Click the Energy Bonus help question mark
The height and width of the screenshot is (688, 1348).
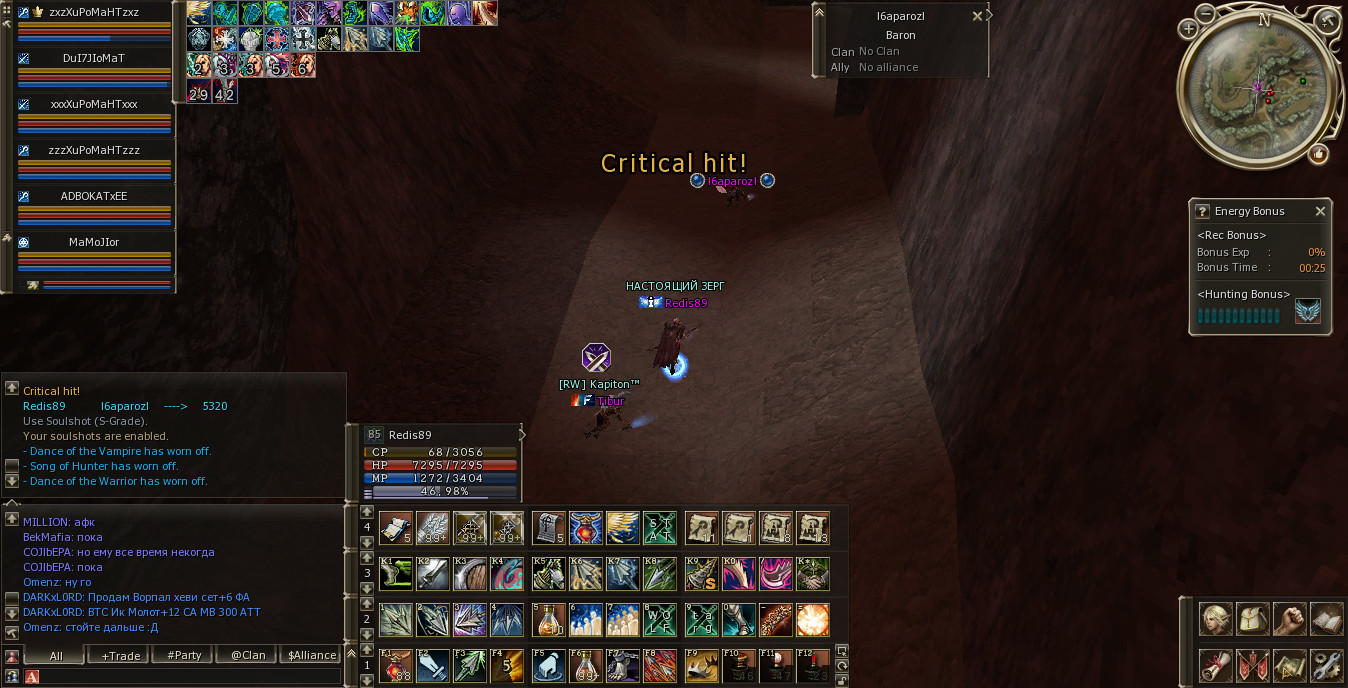[x=1202, y=212]
